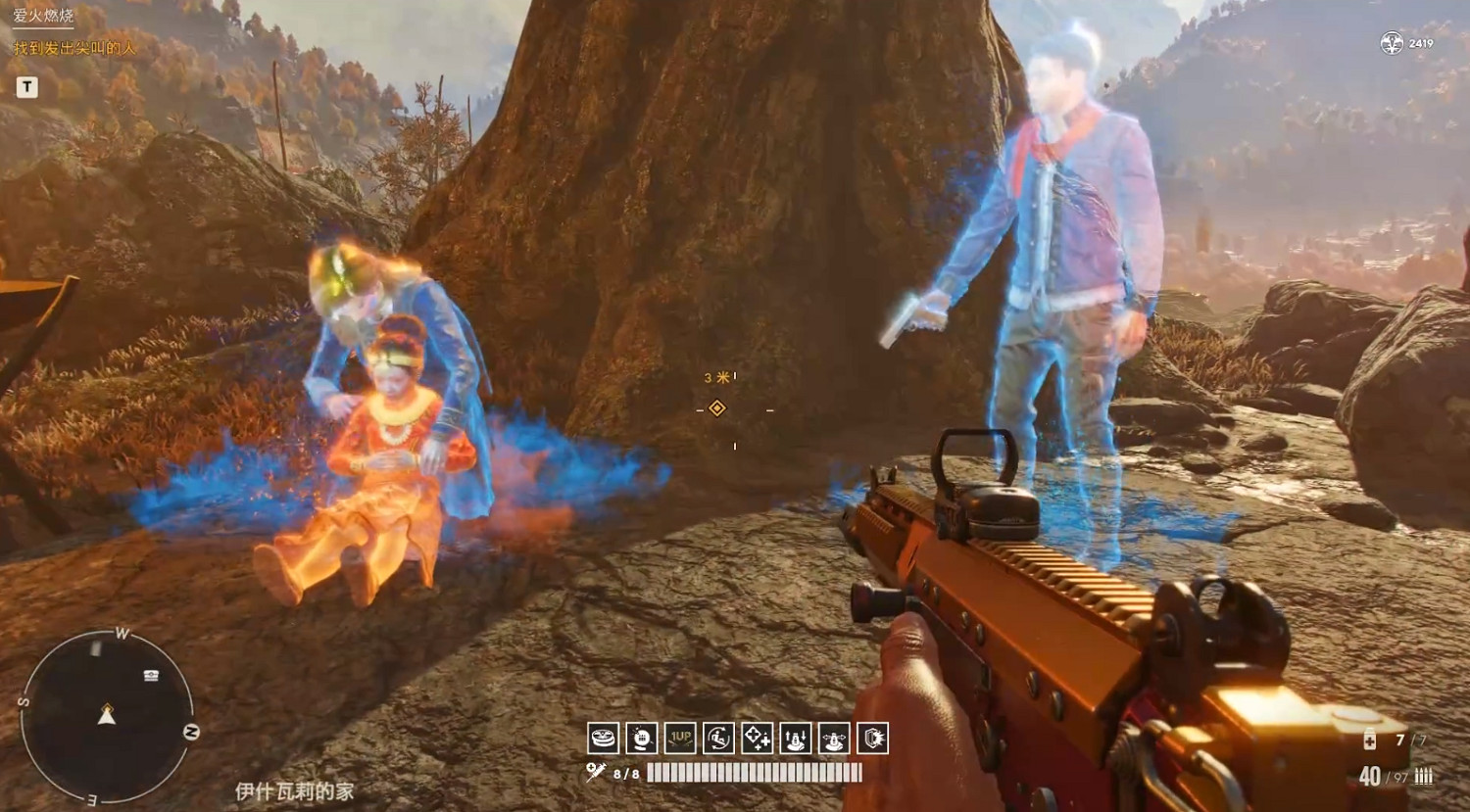Click the health cross boost icon
Screen dimensions: 1470x812
point(757,738)
